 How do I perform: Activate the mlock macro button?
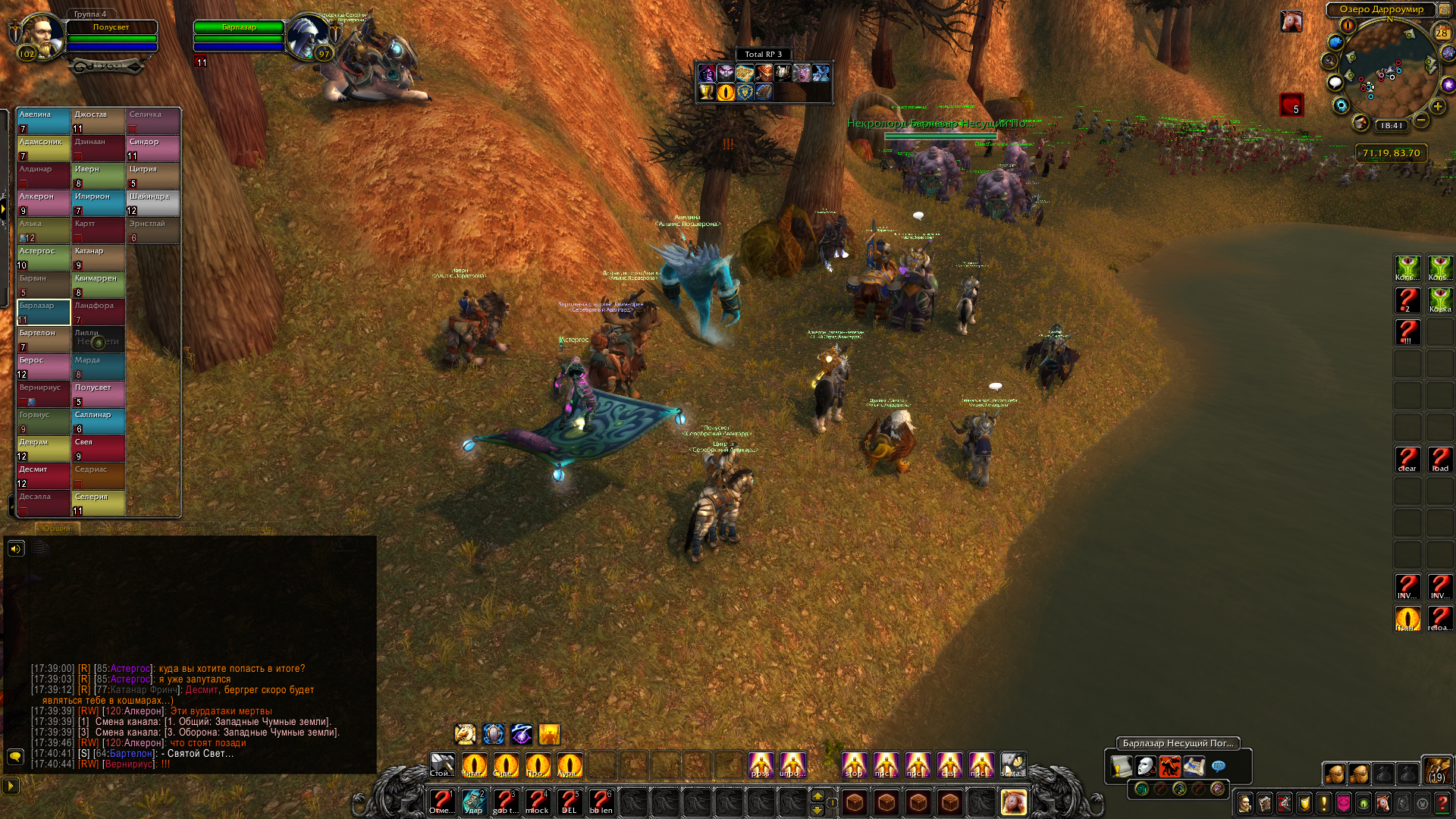537,801
